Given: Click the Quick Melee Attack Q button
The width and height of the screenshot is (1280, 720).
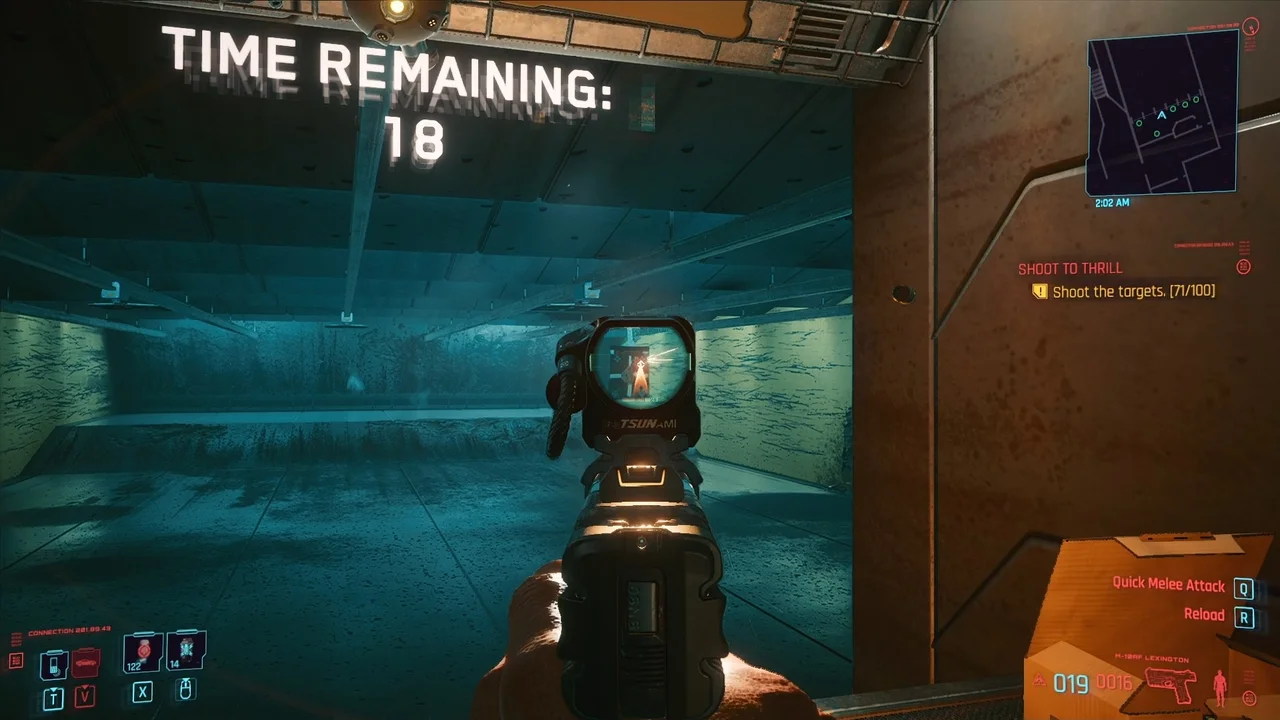Looking at the screenshot, I should pos(1243,590).
